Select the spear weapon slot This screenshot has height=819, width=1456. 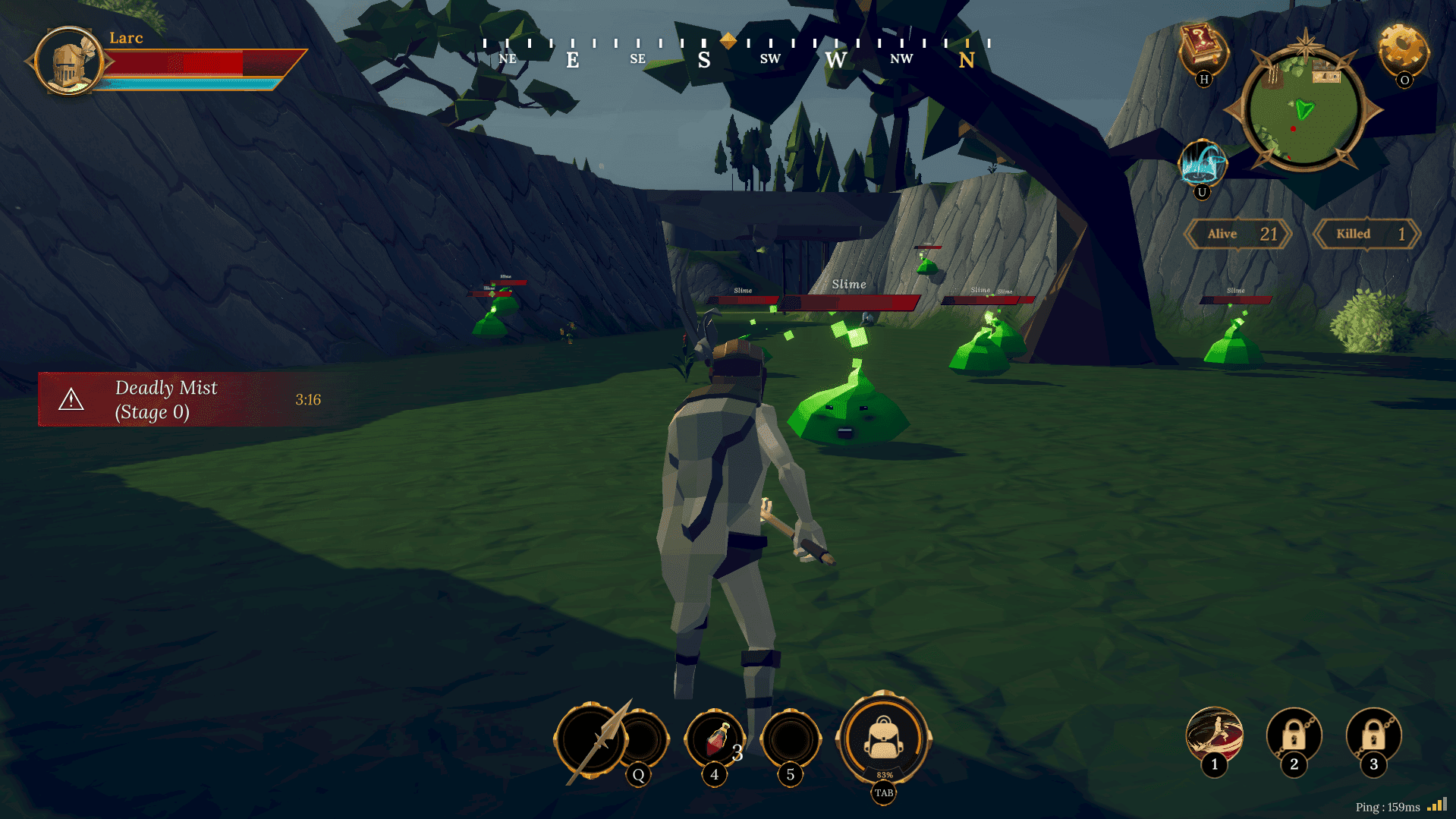(x=592, y=740)
